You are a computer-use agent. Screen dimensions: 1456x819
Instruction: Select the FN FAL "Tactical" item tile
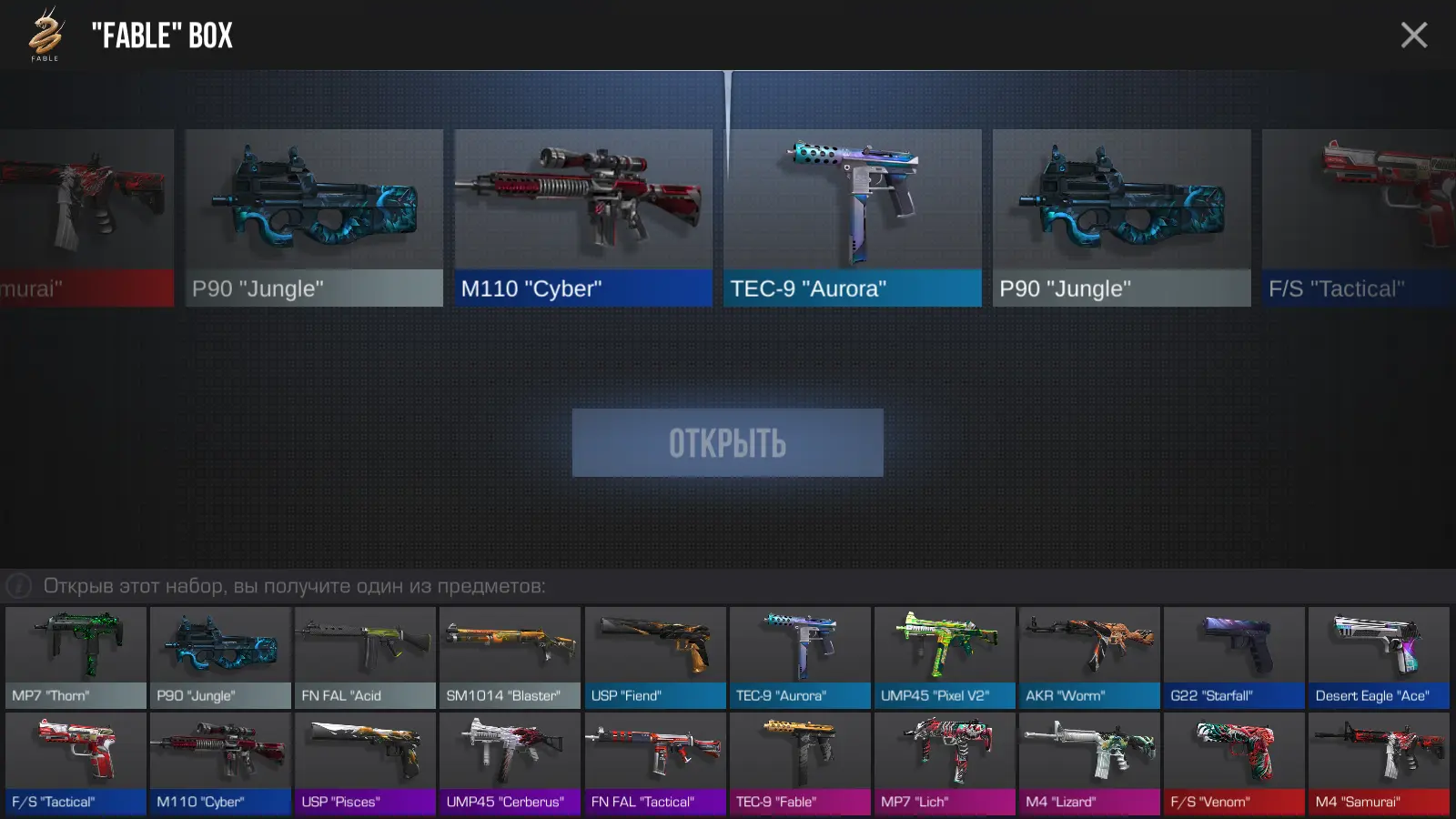(655, 763)
